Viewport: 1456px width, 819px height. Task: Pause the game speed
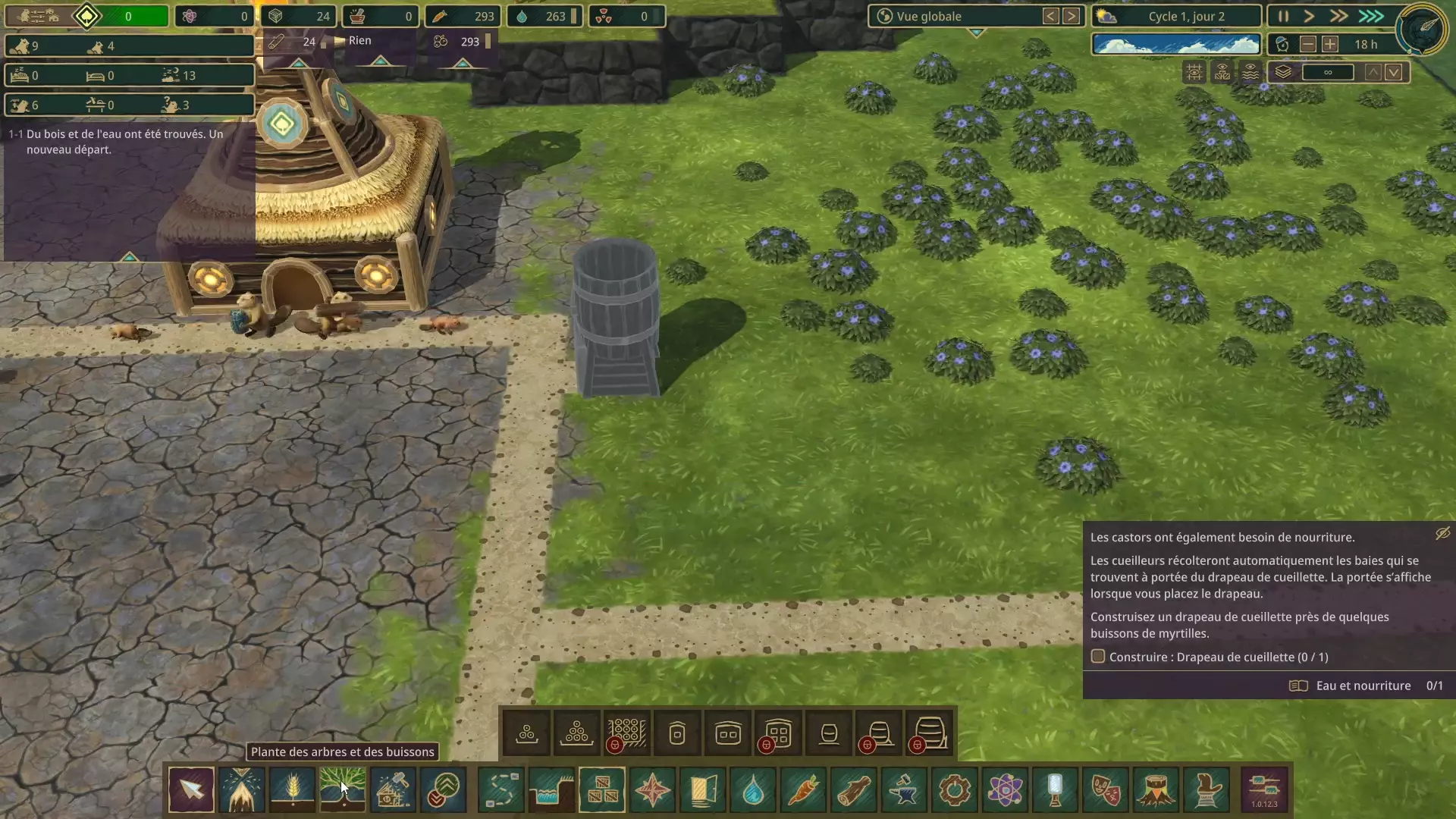[1283, 16]
